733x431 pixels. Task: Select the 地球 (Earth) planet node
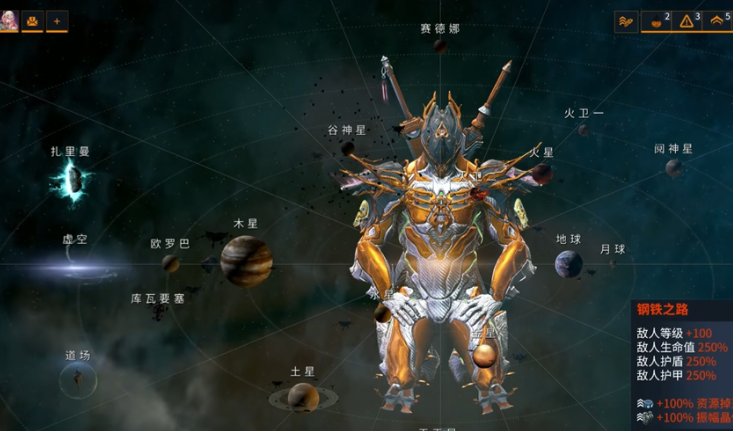(568, 265)
